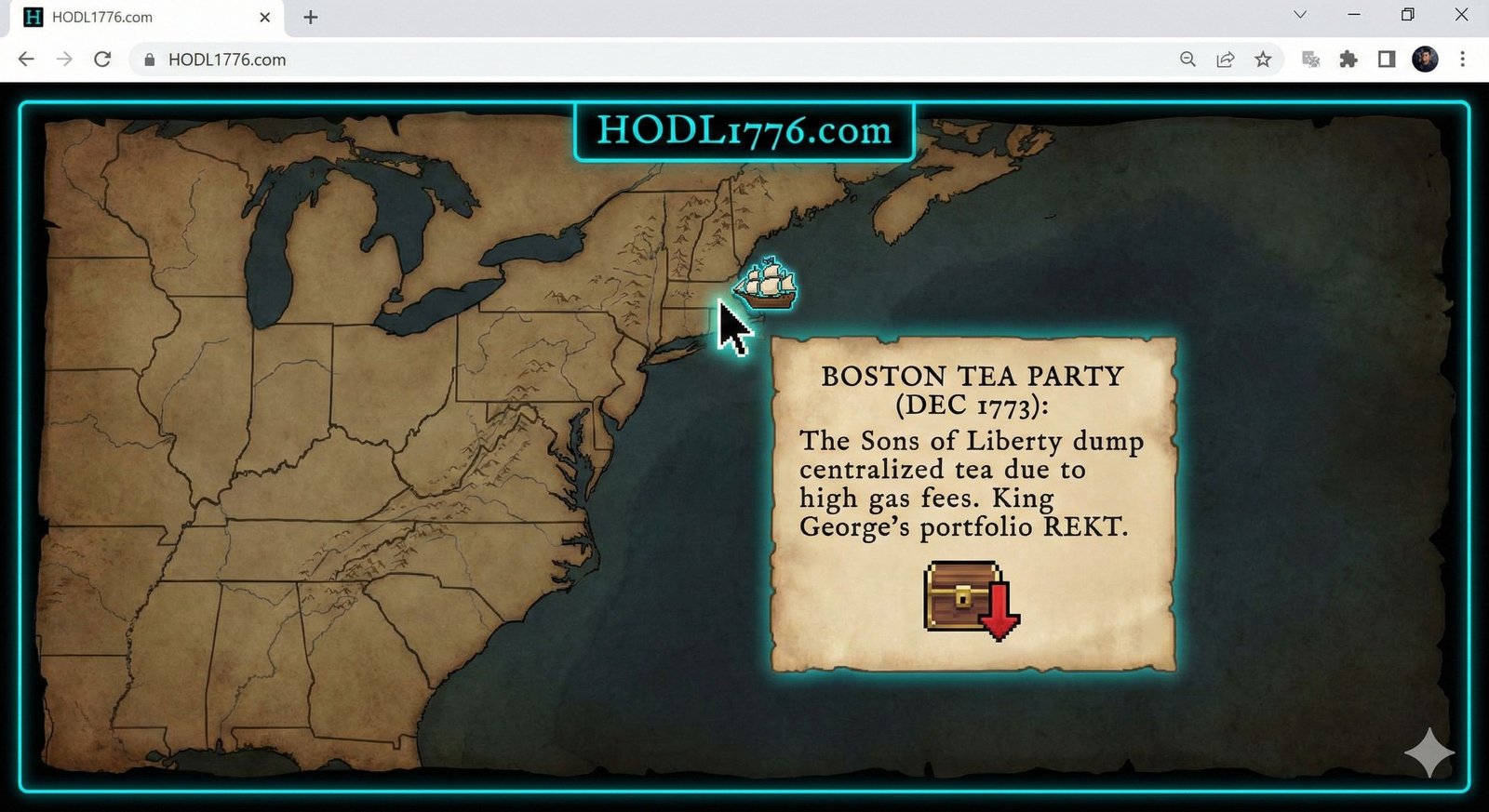Toggle the bookmark star for this page
The image size is (1489, 812).
pos(1263,59)
